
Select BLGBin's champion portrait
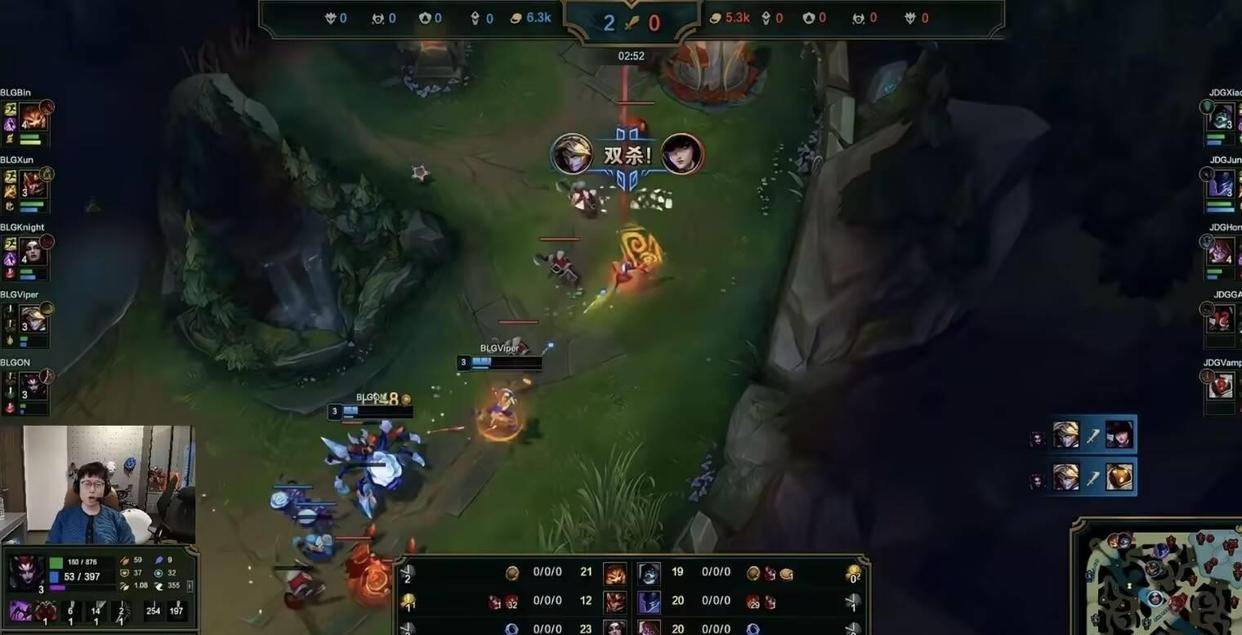click(x=33, y=118)
